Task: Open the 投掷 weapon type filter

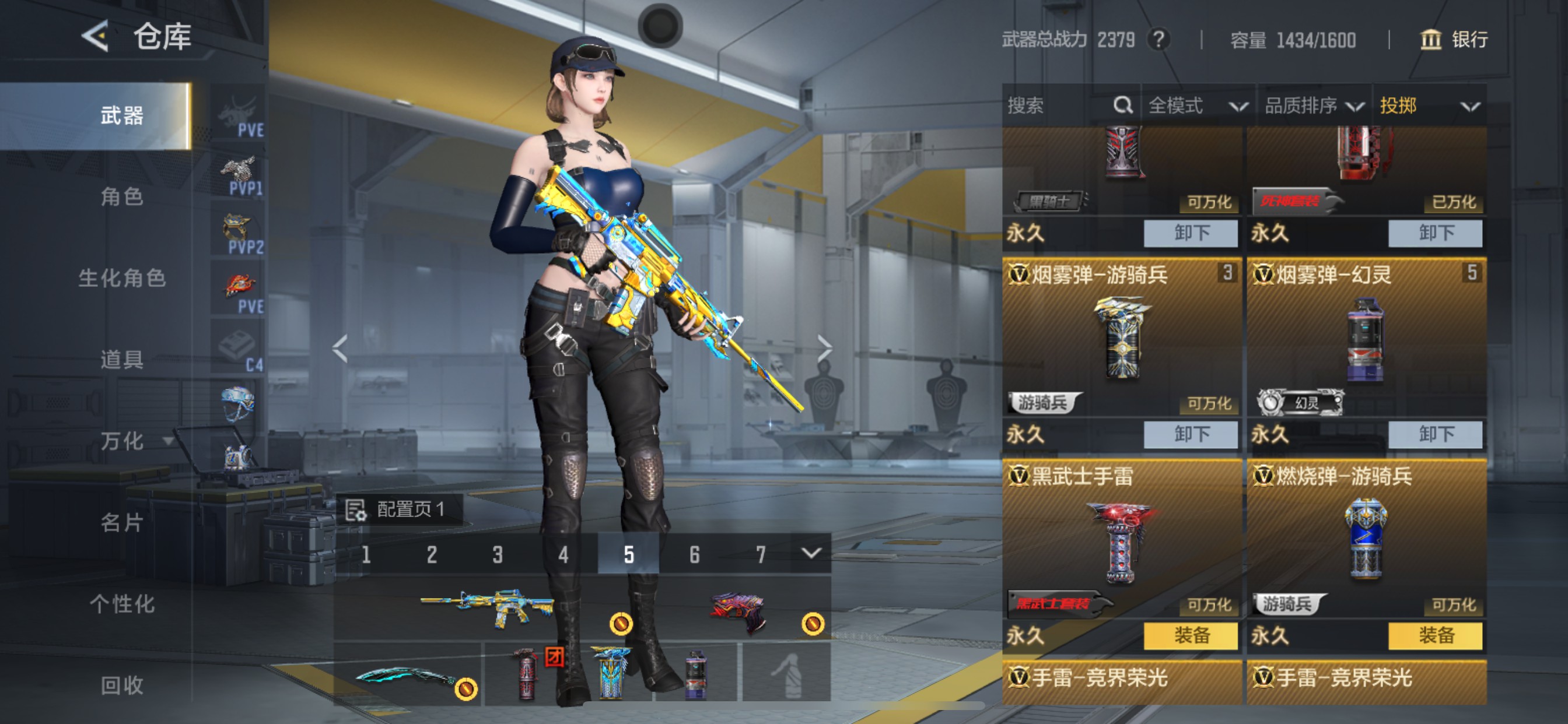Action: click(1428, 106)
